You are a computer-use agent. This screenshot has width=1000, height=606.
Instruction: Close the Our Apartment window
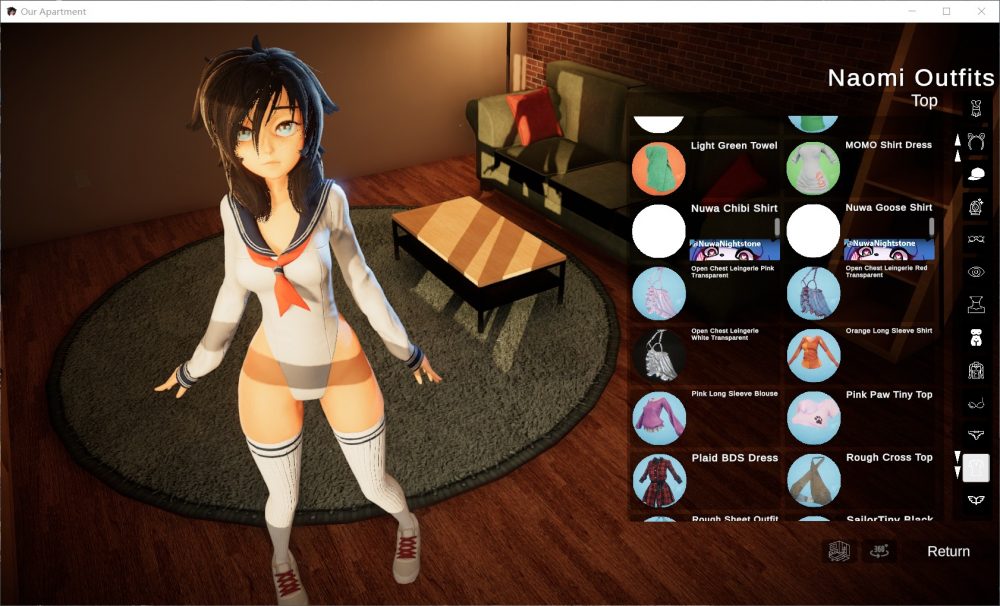click(978, 11)
